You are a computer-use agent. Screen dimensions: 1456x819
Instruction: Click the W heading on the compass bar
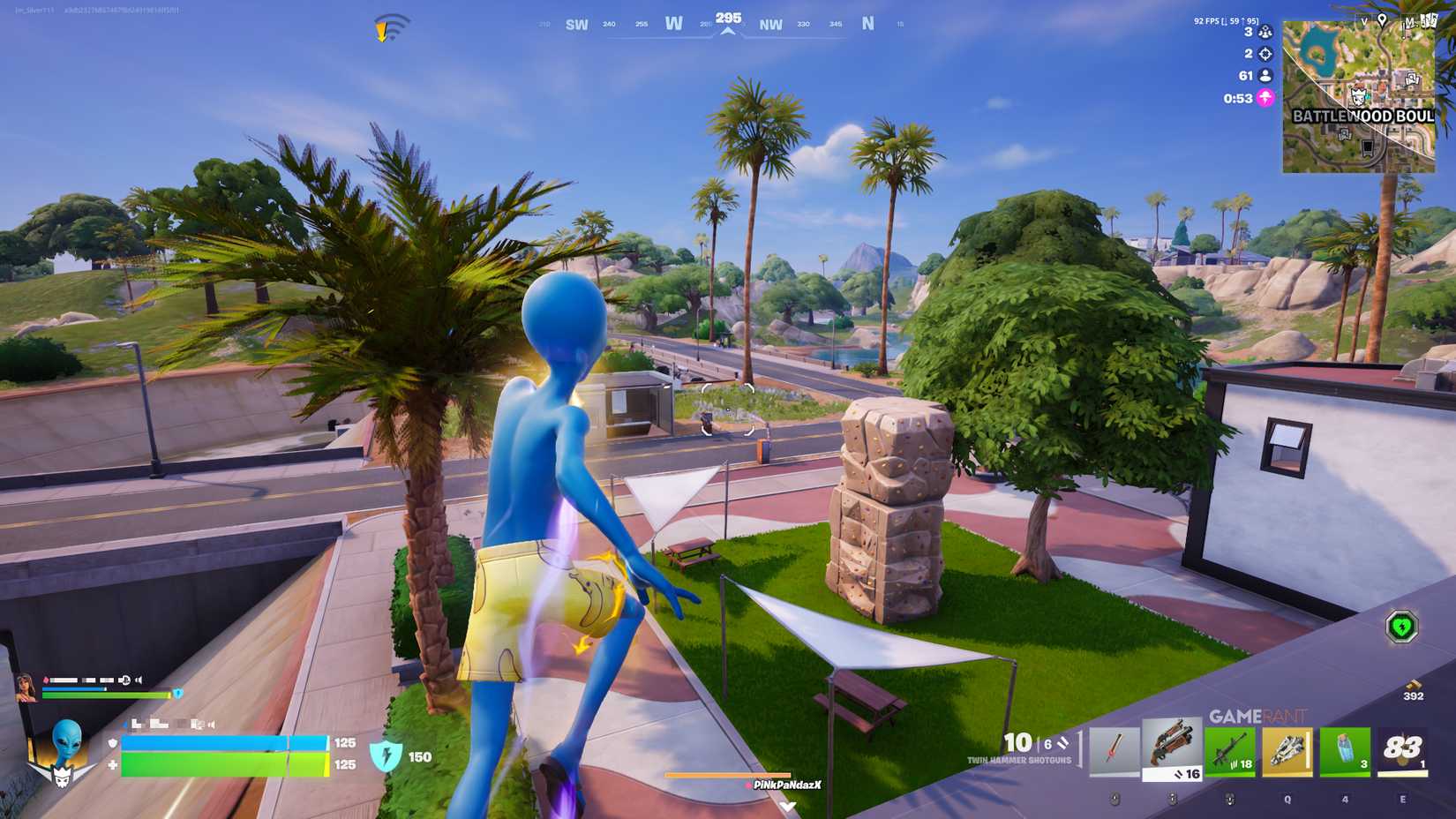click(x=674, y=25)
